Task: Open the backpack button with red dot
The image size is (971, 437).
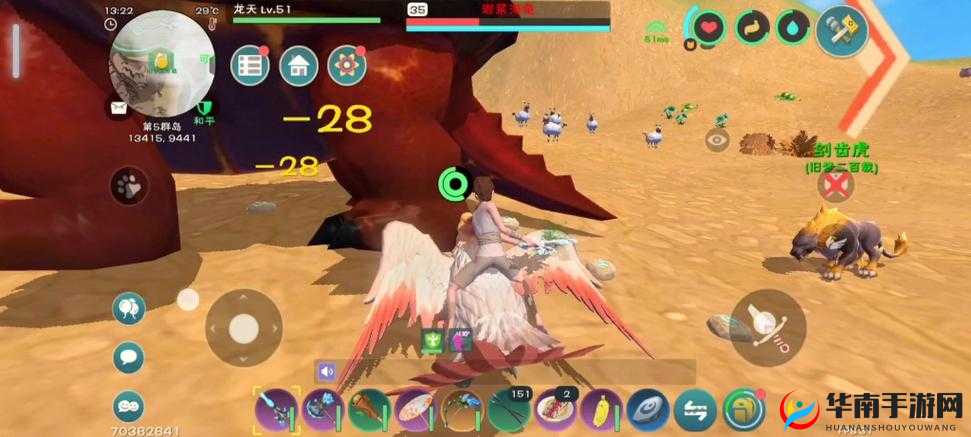Action: [x=741, y=410]
